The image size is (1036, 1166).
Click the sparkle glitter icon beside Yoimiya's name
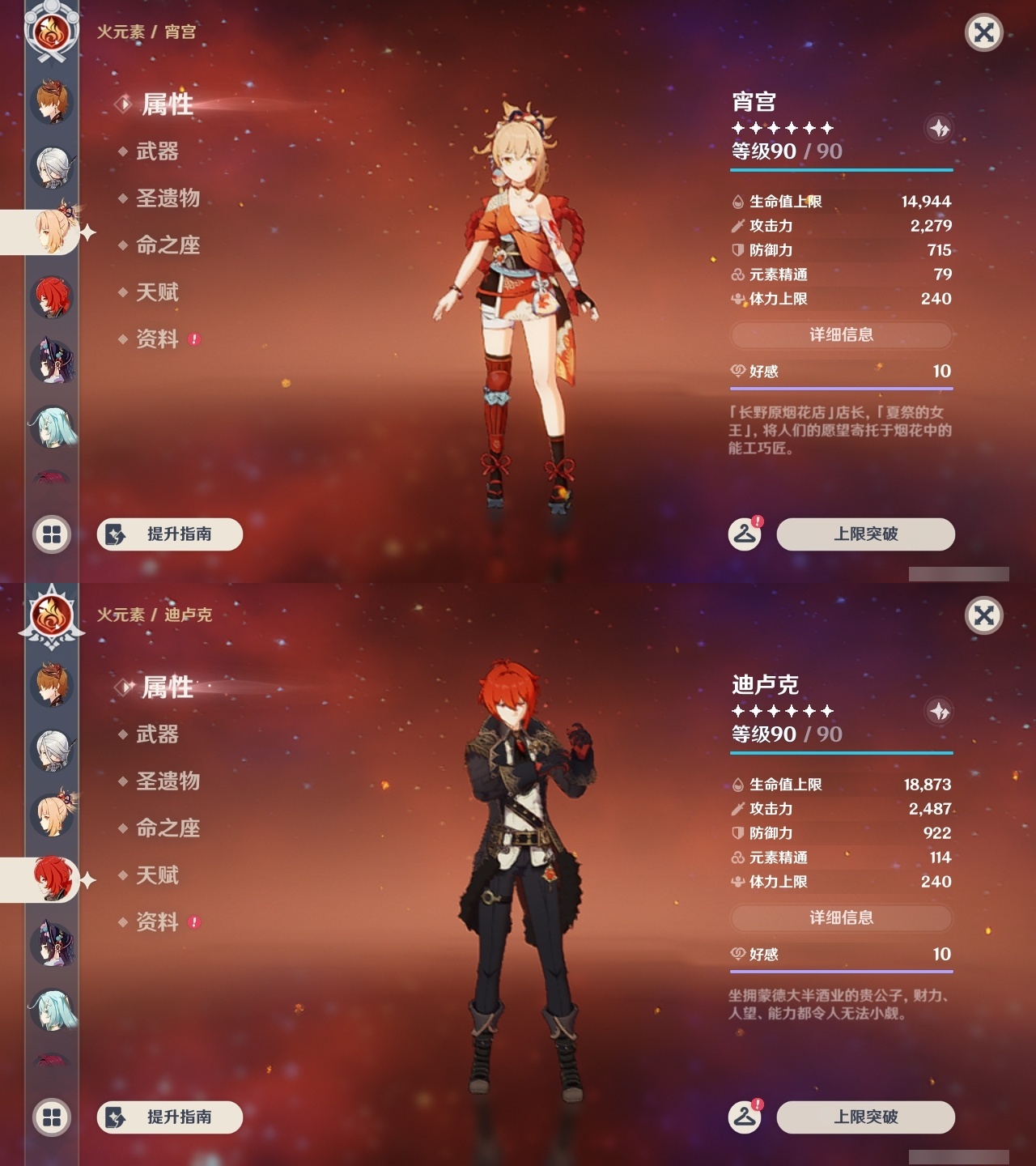[x=939, y=129]
